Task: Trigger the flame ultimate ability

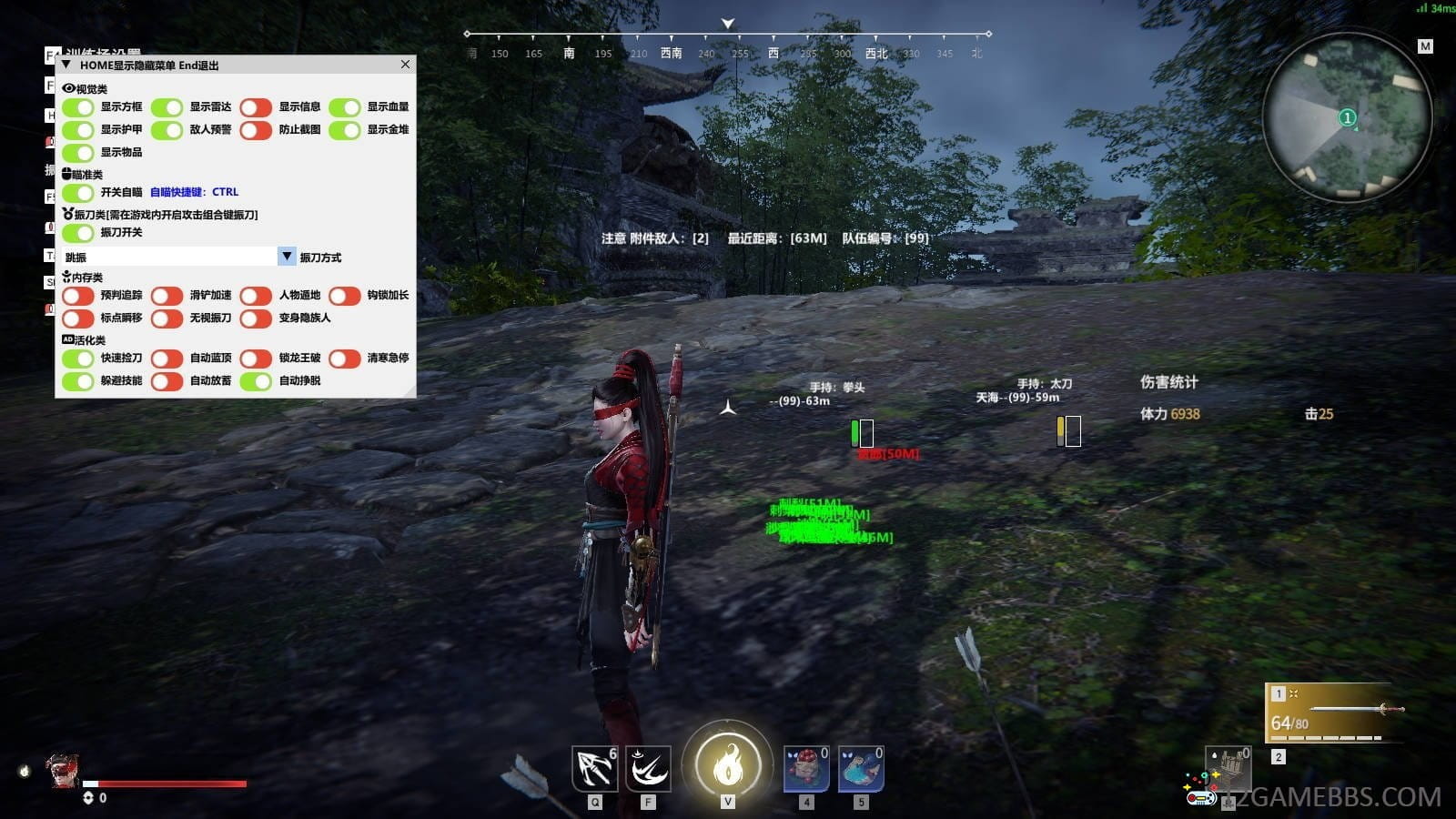Action: pyautogui.click(x=727, y=764)
